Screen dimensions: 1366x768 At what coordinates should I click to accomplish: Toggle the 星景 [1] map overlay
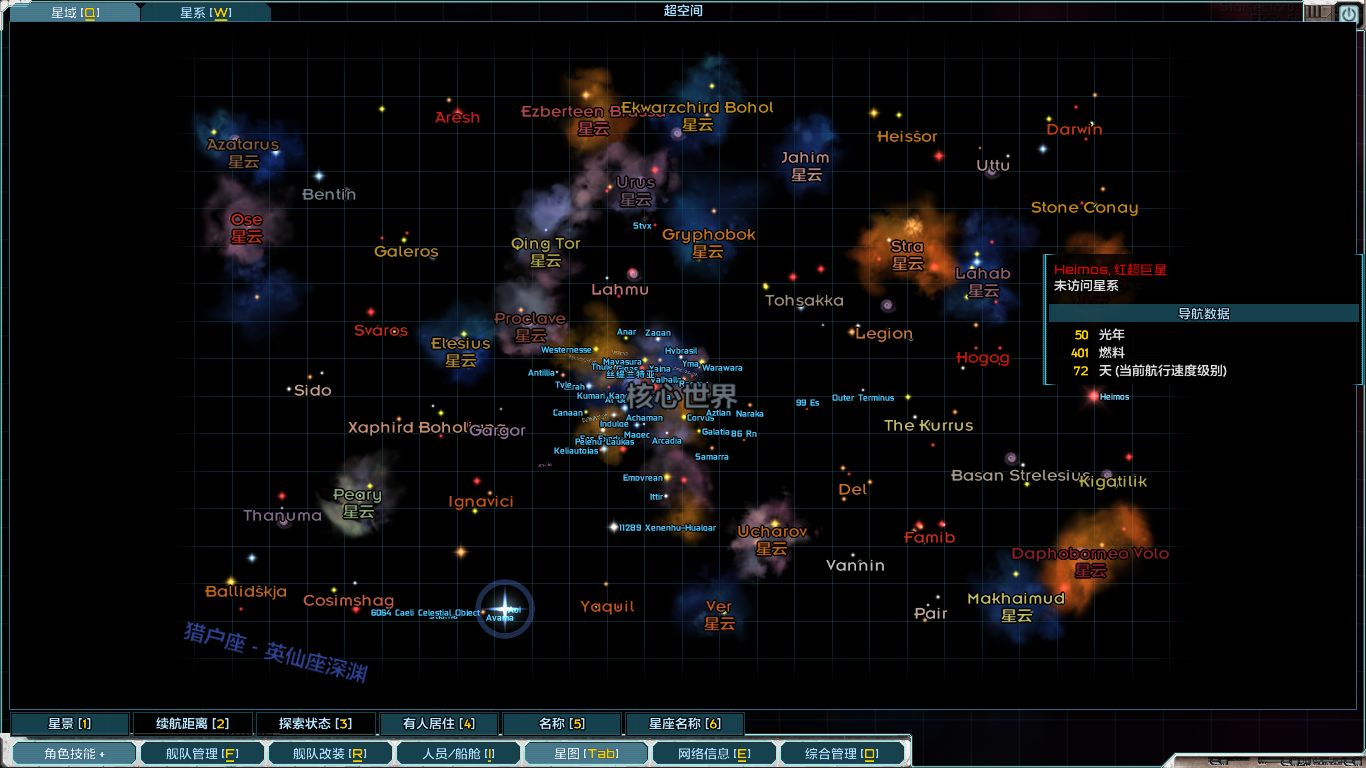click(x=68, y=723)
